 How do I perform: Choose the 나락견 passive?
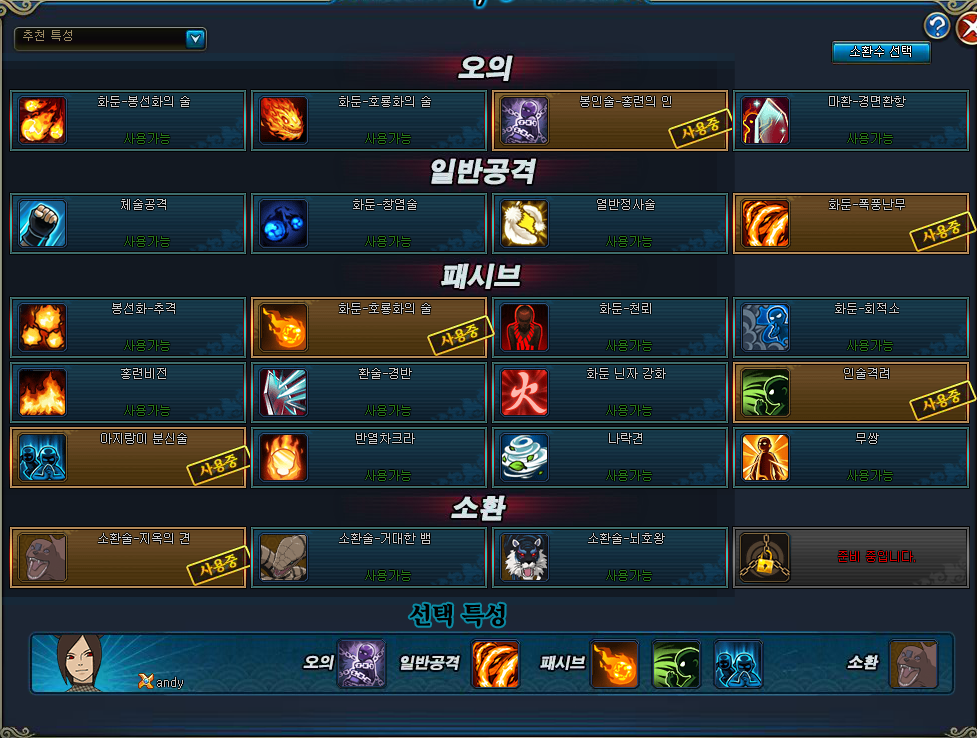point(610,457)
